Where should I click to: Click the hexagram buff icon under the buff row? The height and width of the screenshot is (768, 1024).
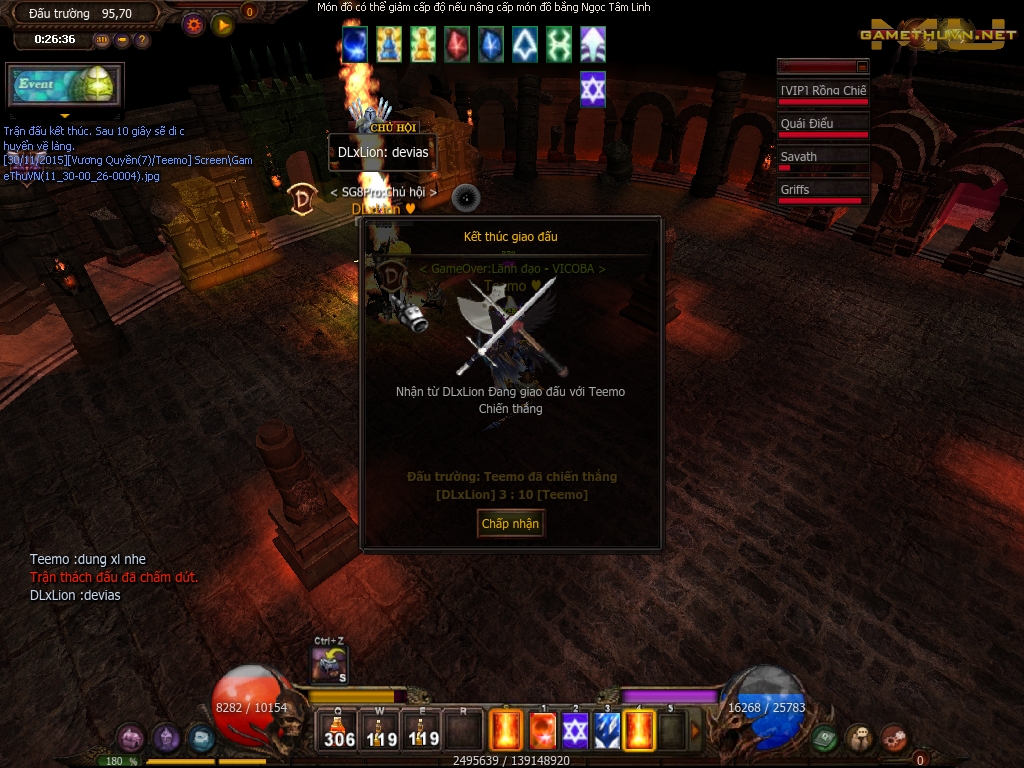(593, 89)
